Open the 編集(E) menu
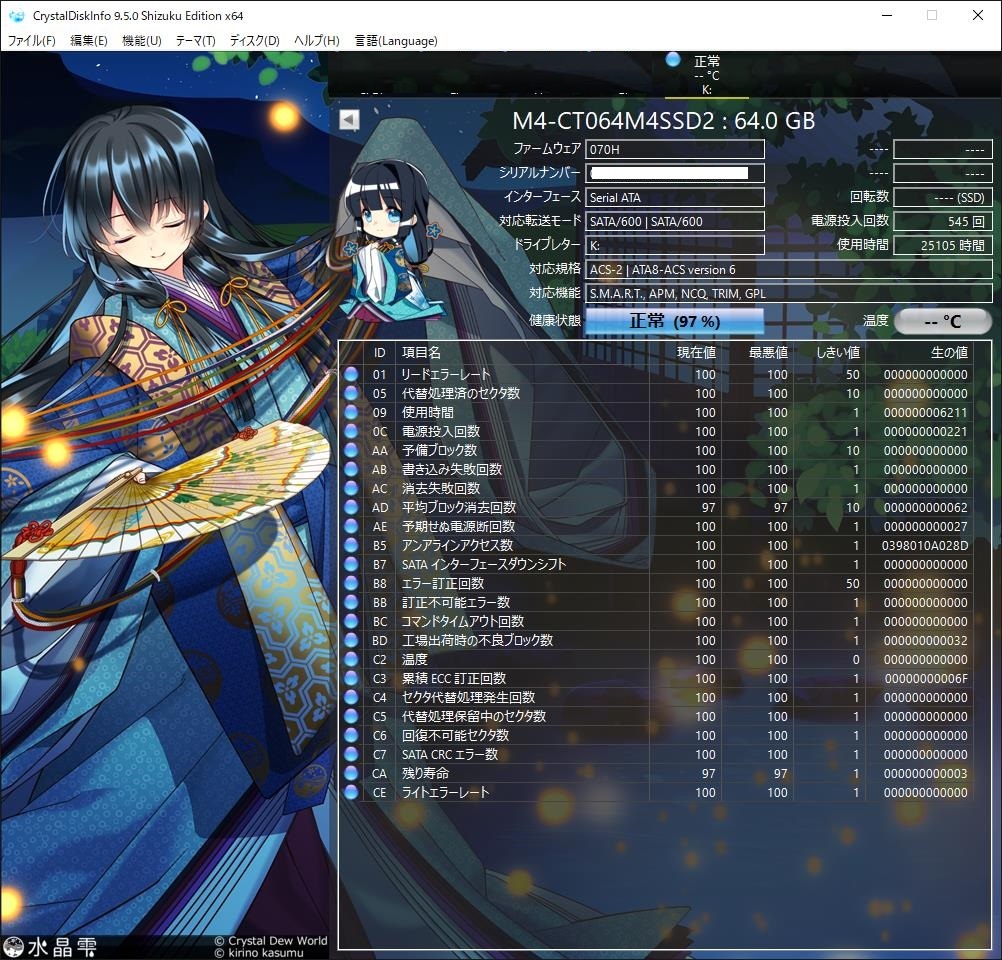 click(89, 41)
